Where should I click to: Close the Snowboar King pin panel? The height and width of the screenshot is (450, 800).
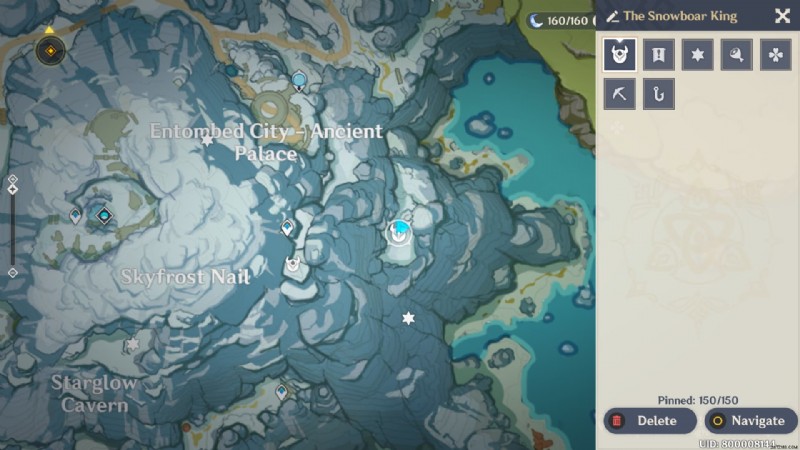tap(782, 16)
